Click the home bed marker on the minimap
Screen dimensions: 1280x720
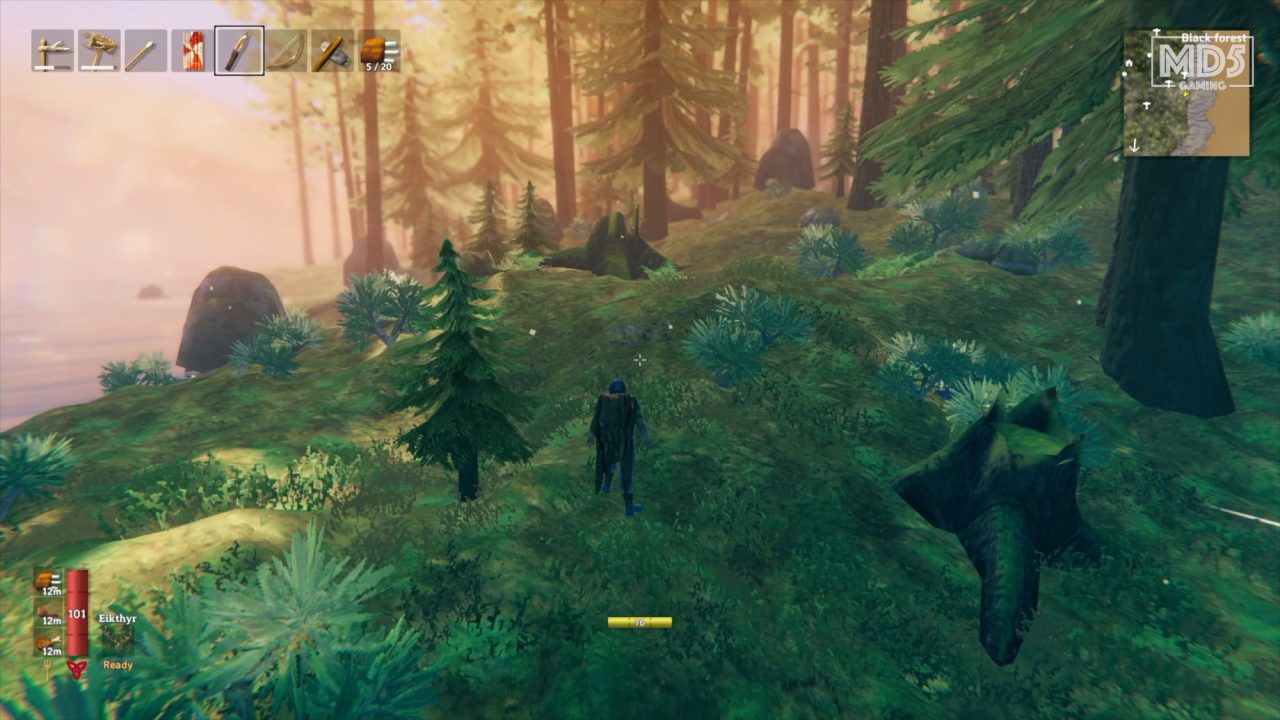coord(1129,63)
